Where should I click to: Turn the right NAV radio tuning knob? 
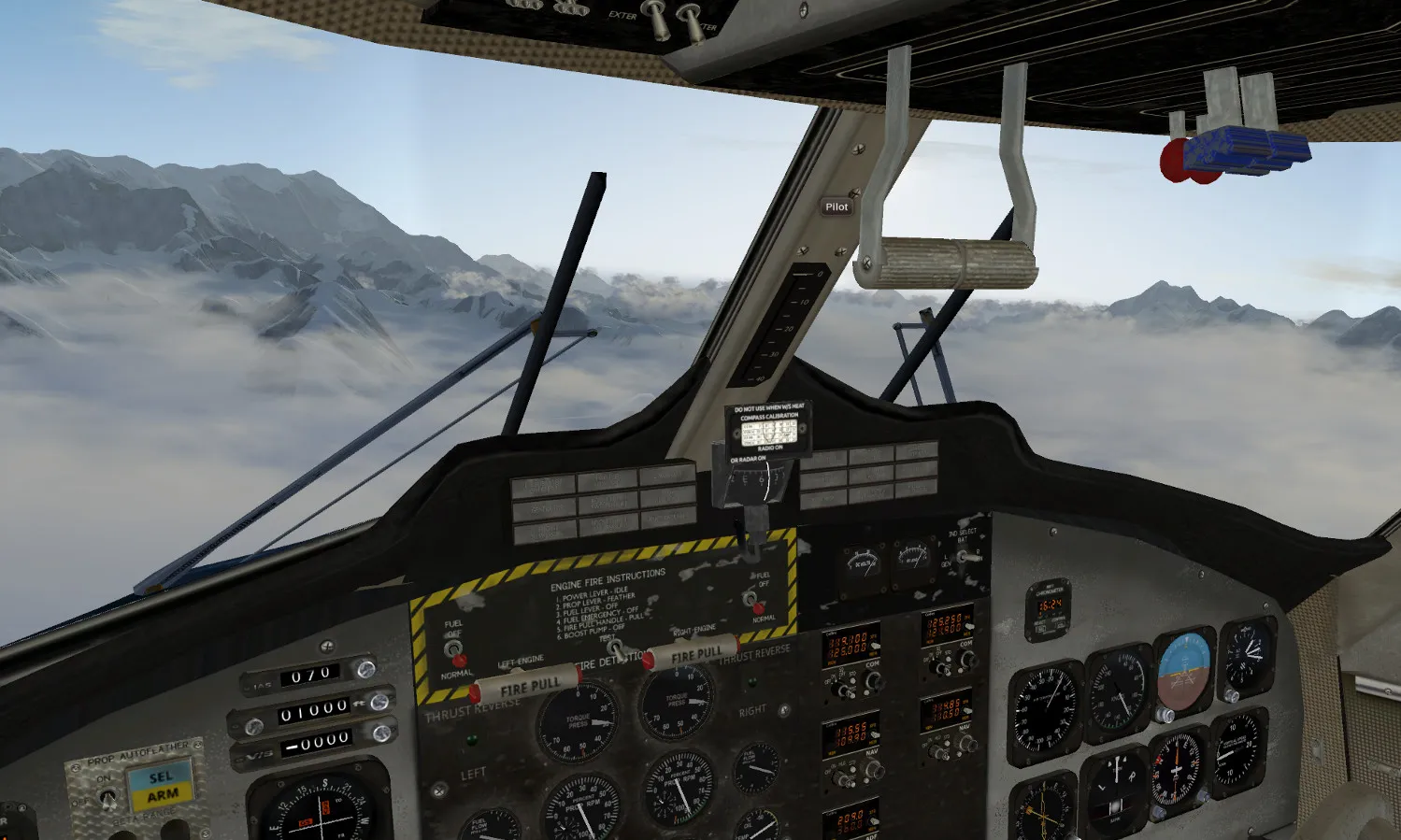coord(965,746)
